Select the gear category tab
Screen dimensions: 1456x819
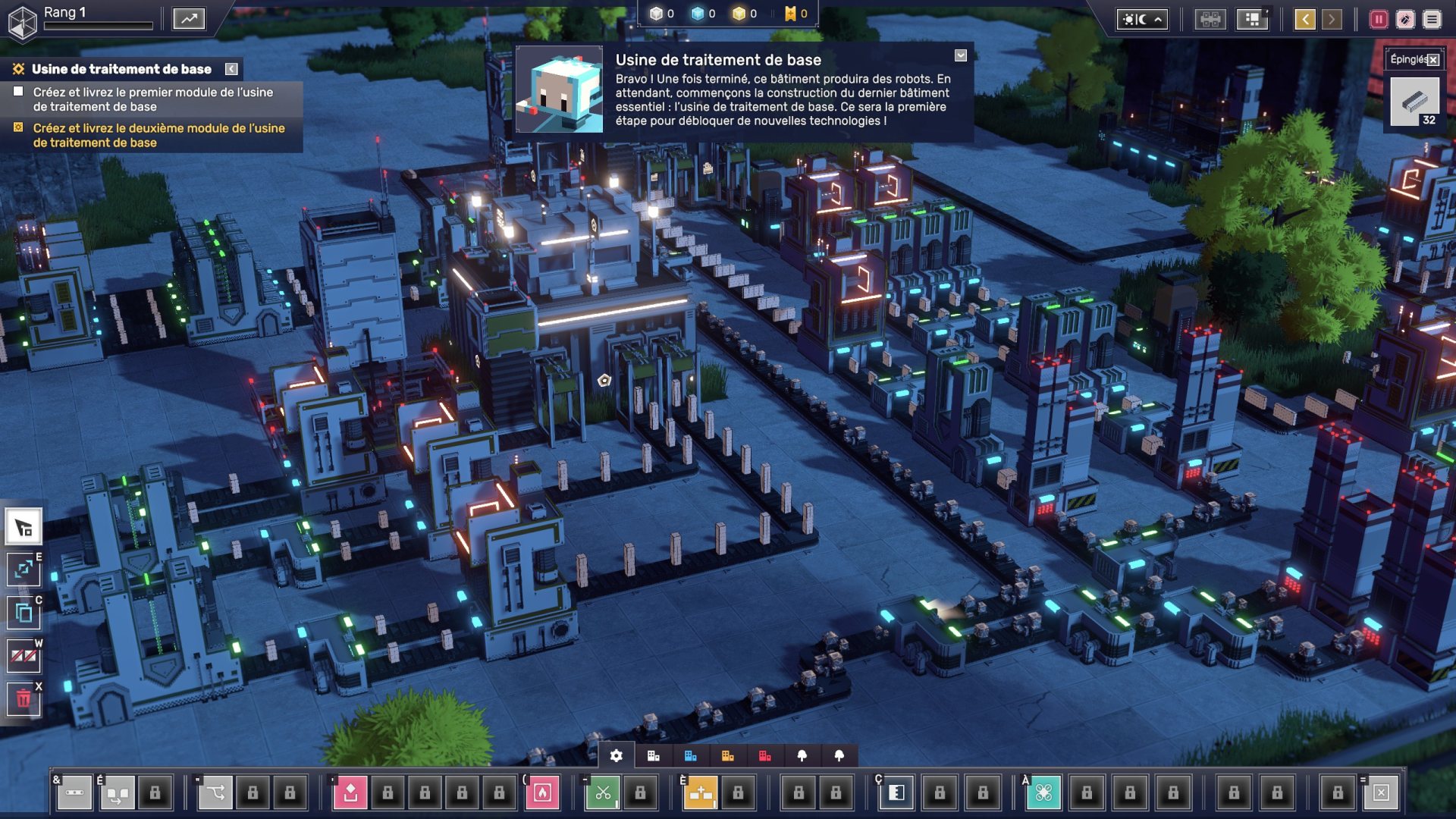point(617,755)
